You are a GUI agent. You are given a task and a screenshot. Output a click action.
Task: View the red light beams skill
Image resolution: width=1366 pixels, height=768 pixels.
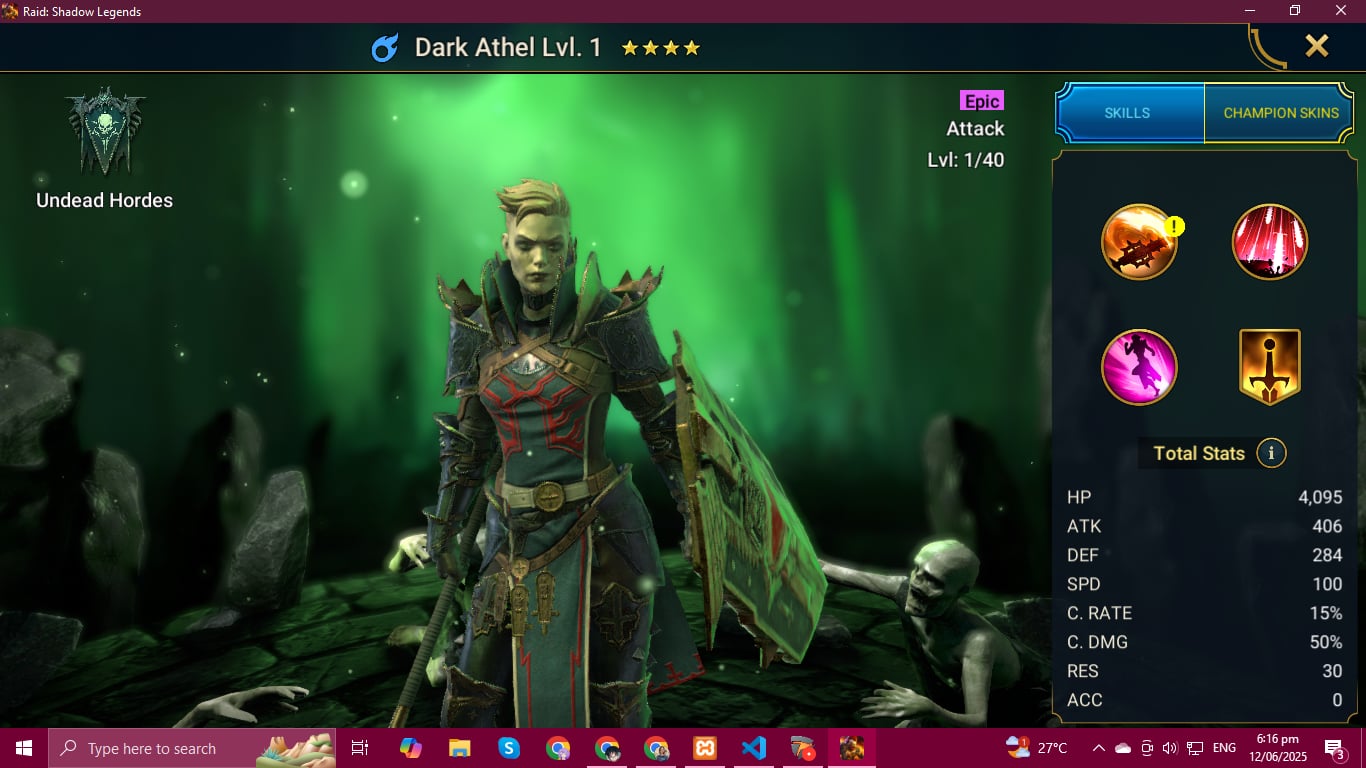point(1270,242)
